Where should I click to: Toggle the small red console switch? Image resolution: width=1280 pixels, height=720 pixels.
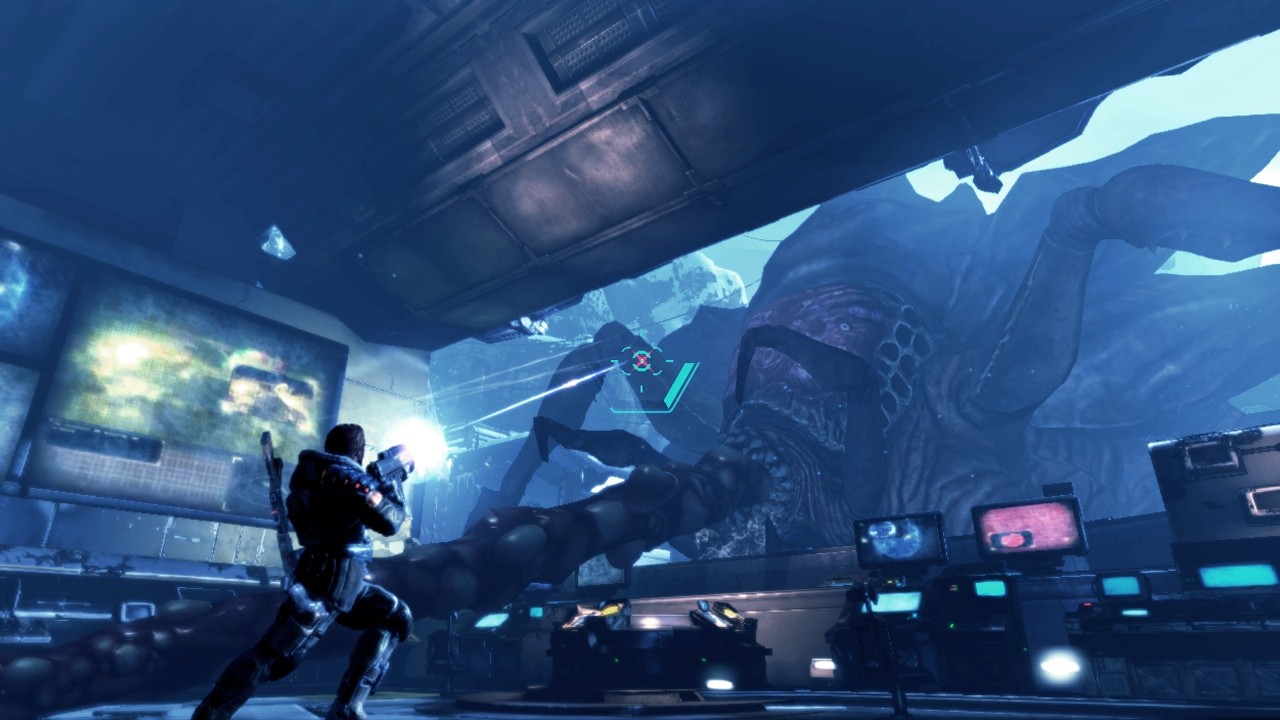(x=1085, y=606)
